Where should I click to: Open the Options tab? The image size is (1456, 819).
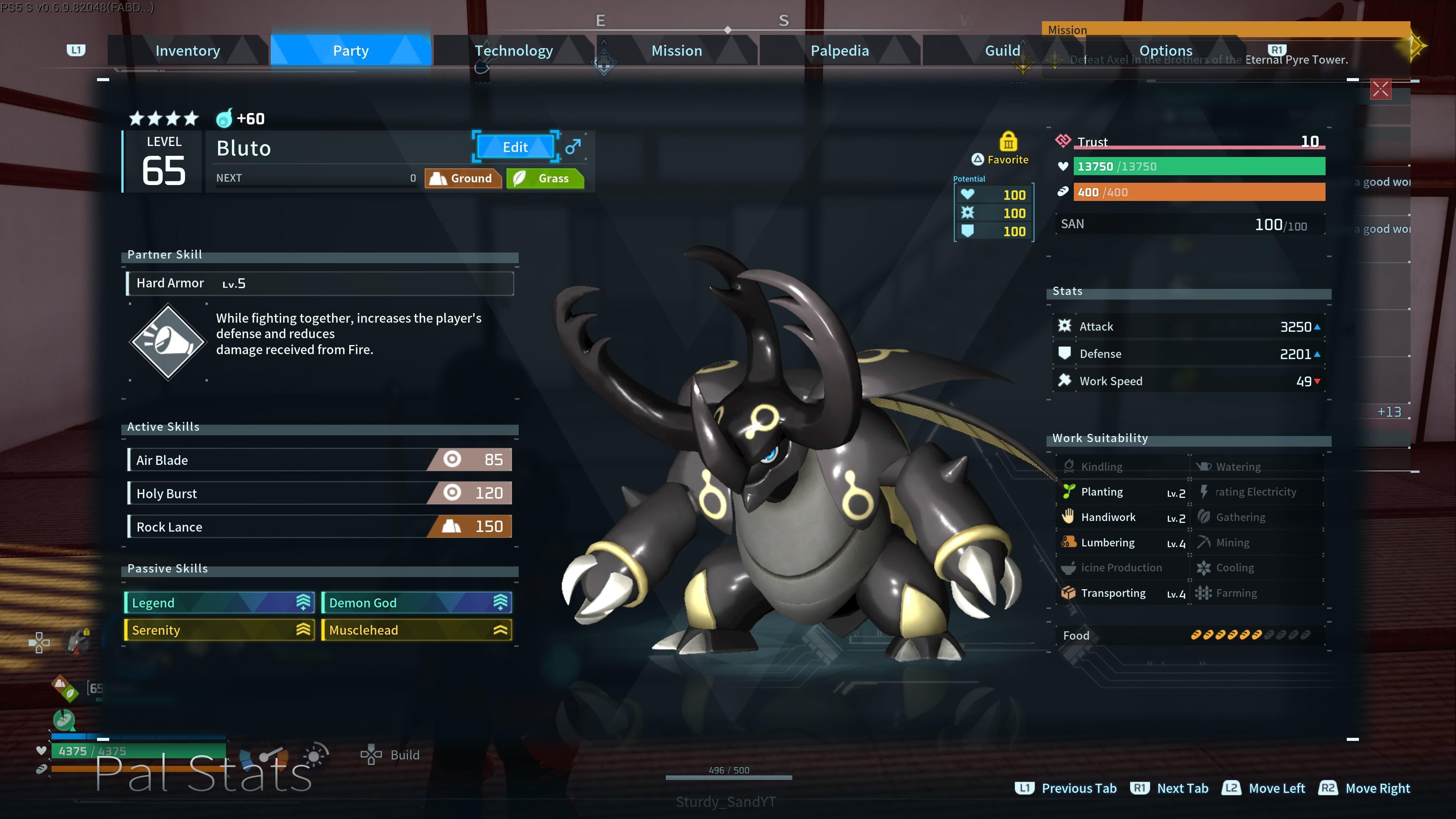click(1166, 51)
